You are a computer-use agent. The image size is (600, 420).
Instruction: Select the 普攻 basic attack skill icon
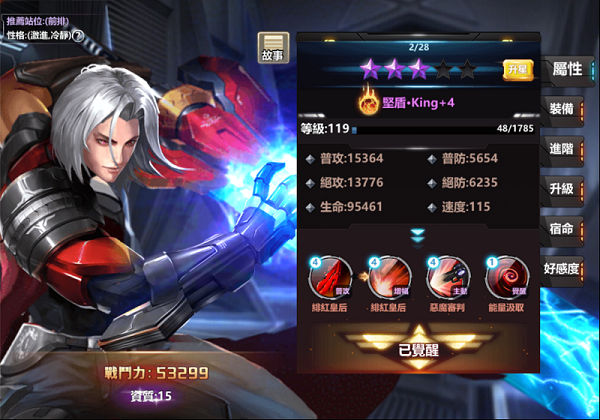[x=329, y=275]
